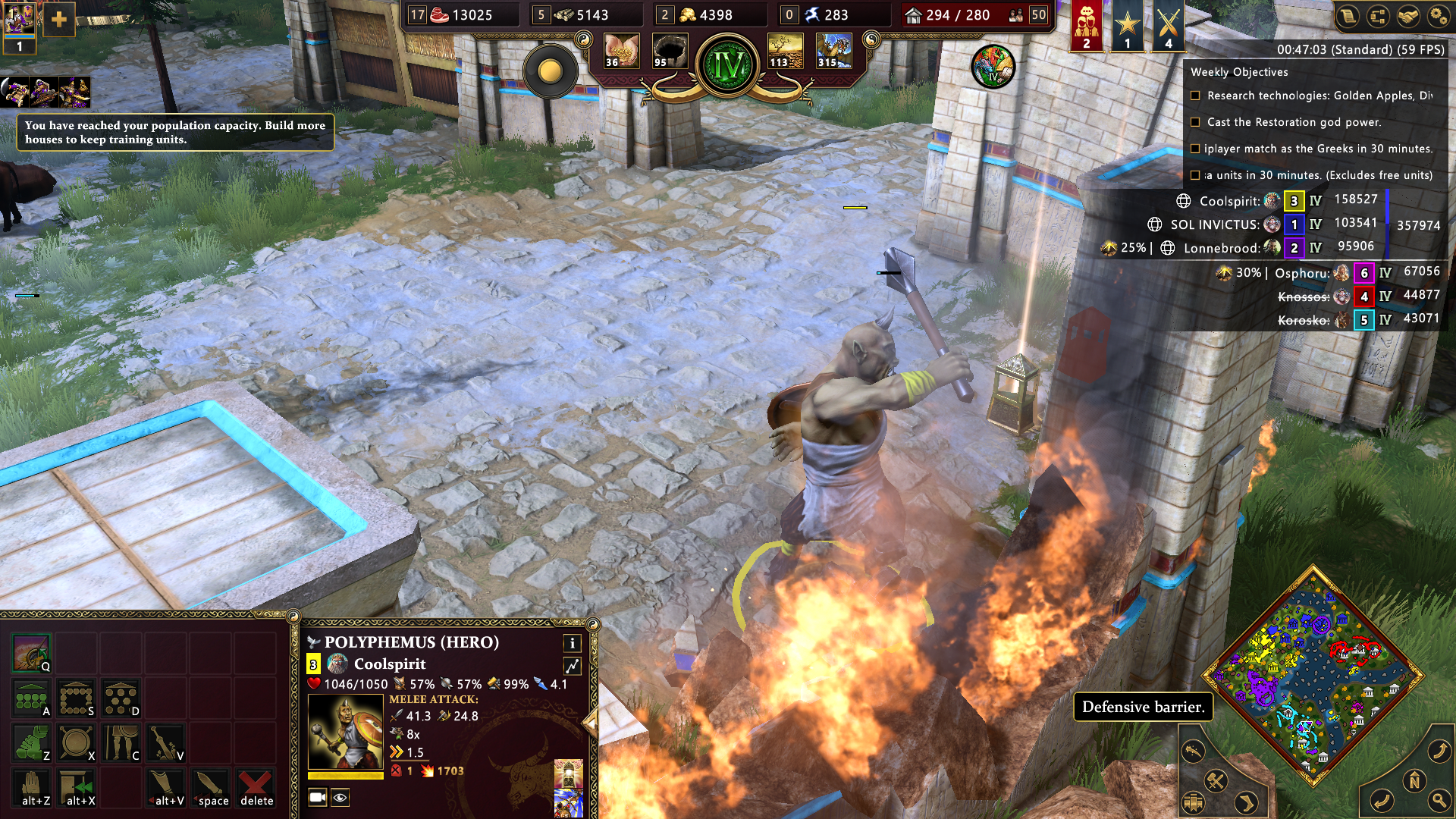Click the Age IV laurel emblem
Viewport: 1456px width, 819px height.
point(728,66)
